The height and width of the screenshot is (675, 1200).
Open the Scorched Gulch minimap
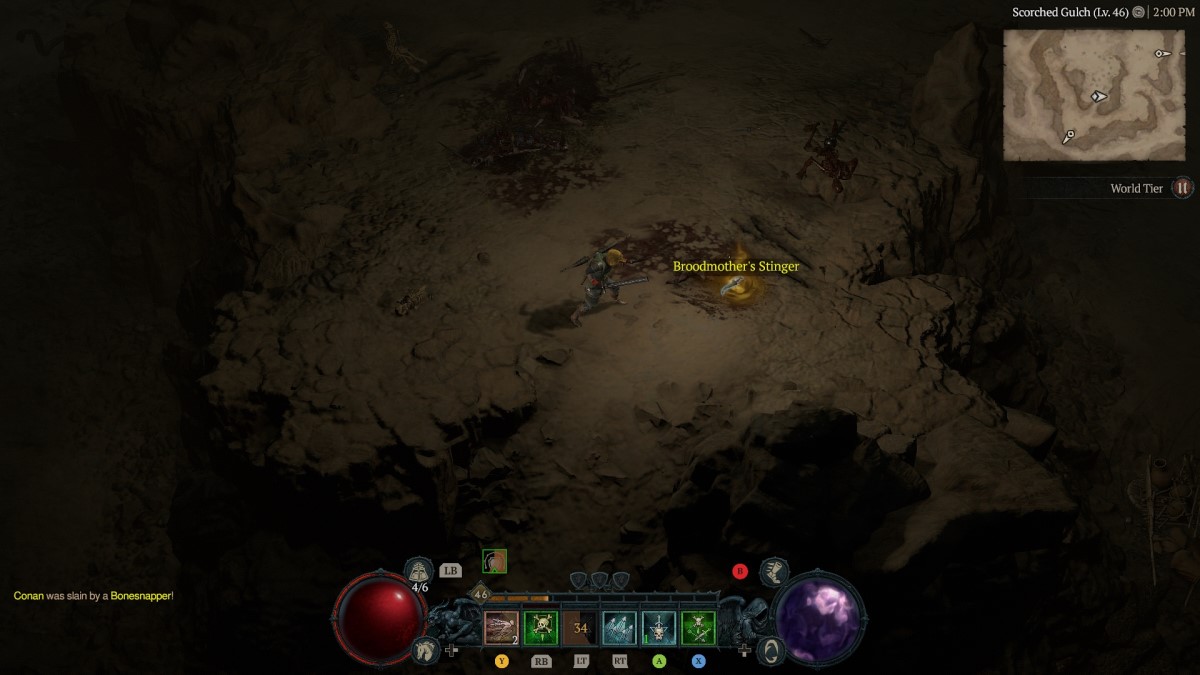1093,95
